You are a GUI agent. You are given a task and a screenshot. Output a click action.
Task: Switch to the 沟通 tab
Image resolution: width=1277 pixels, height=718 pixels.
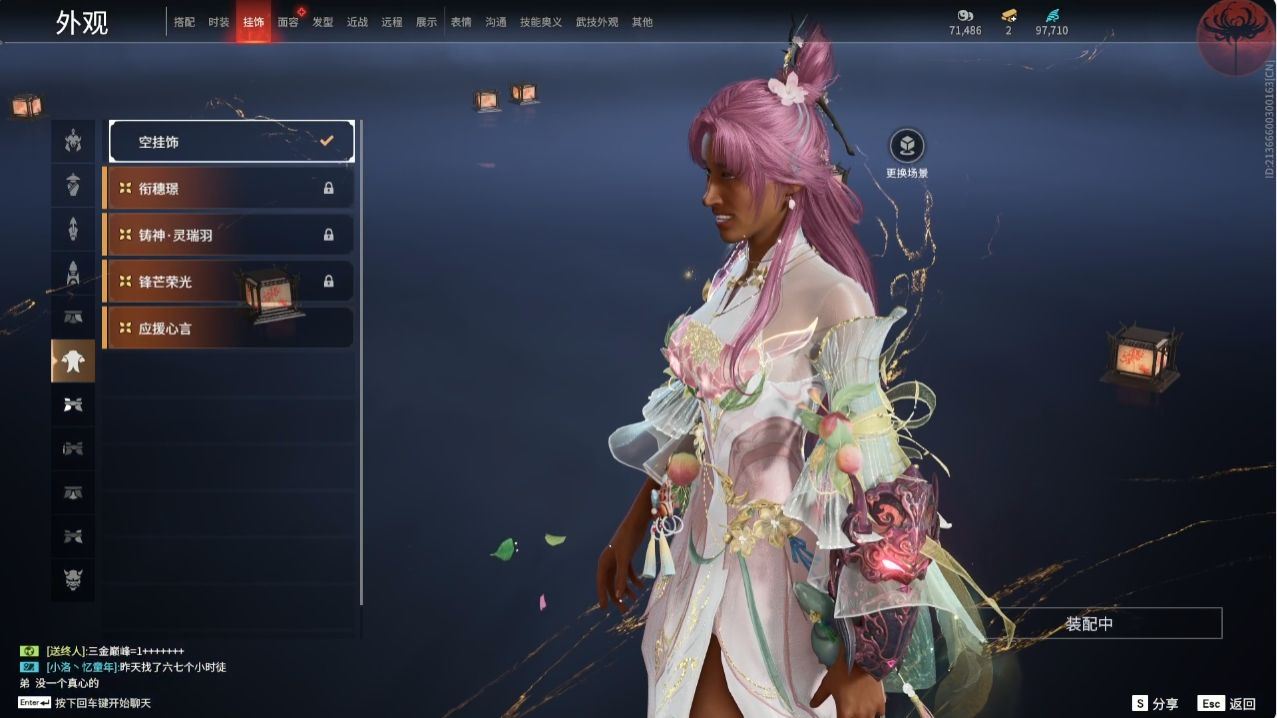pos(496,22)
